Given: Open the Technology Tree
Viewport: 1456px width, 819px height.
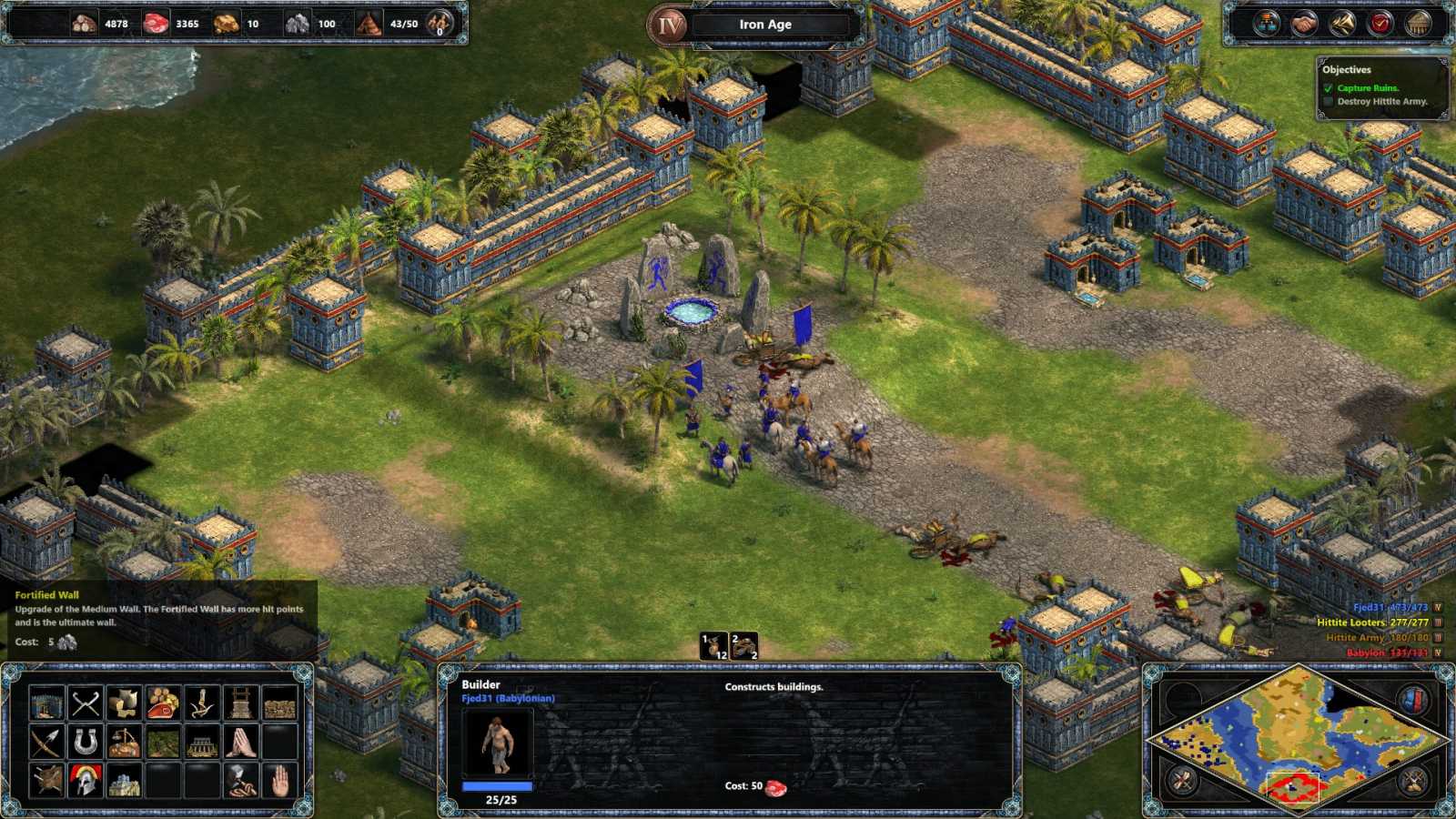Looking at the screenshot, I should [1267, 23].
